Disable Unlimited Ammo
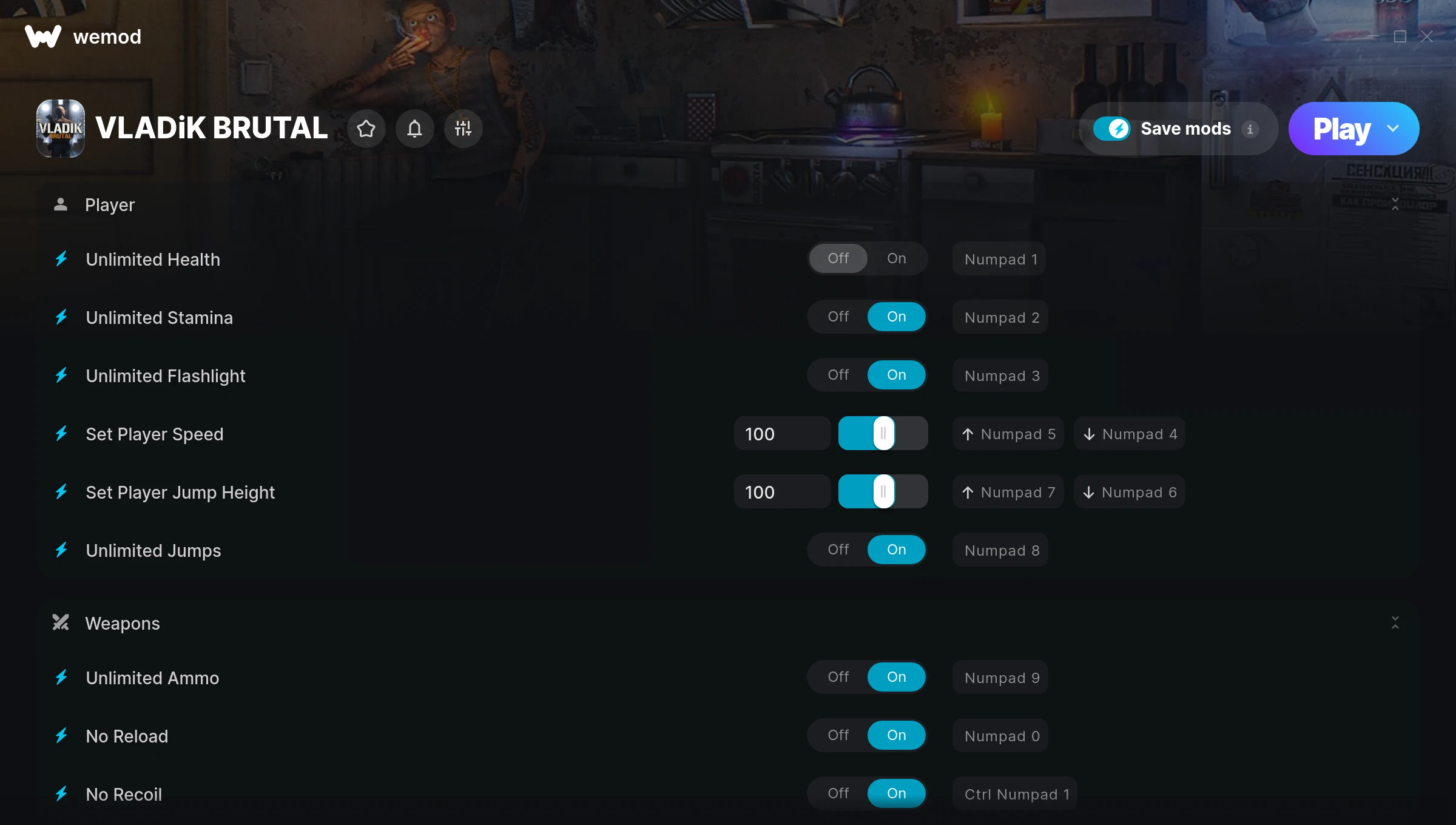1456x825 pixels. point(838,677)
